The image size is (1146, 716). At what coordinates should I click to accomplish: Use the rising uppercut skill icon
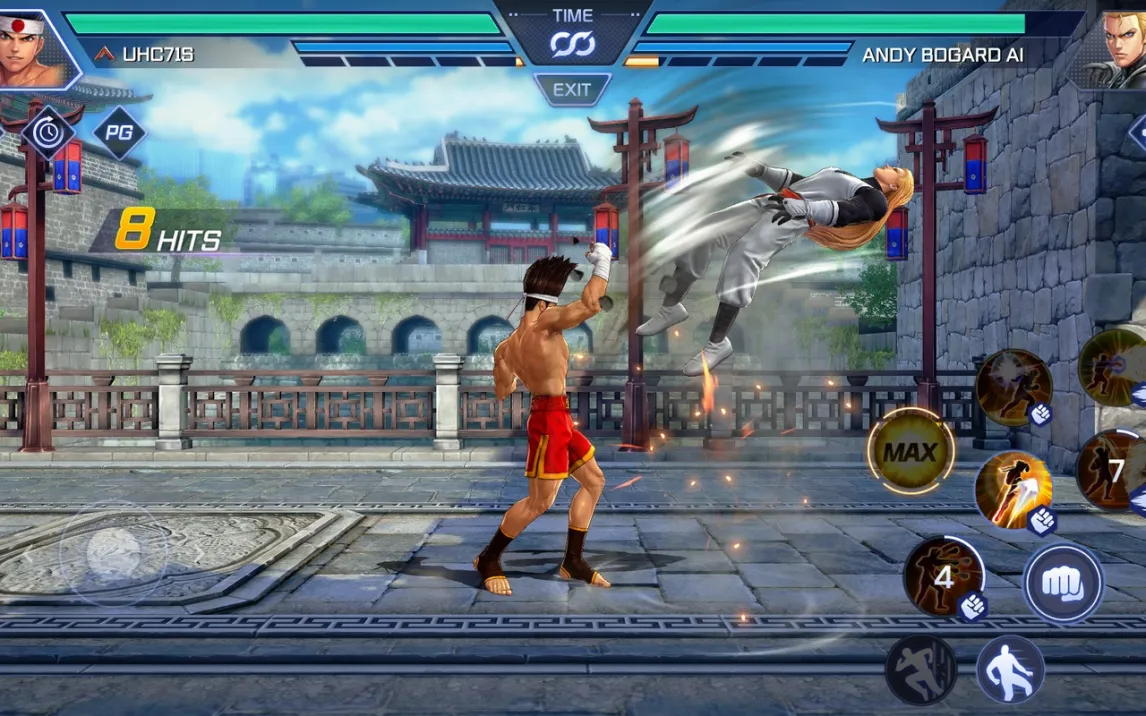pos(1013,387)
